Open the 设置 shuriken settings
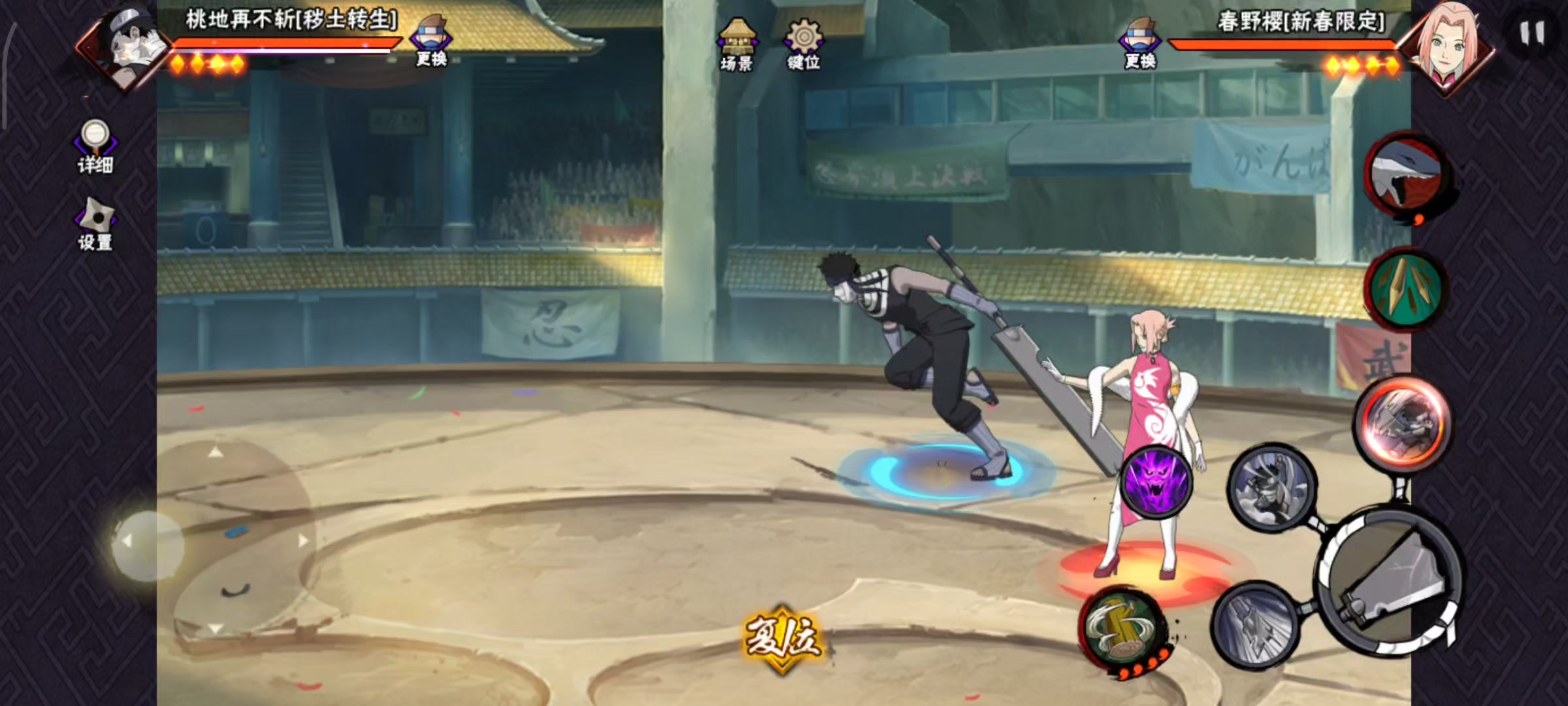Viewport: 1568px width, 706px height. [x=95, y=224]
